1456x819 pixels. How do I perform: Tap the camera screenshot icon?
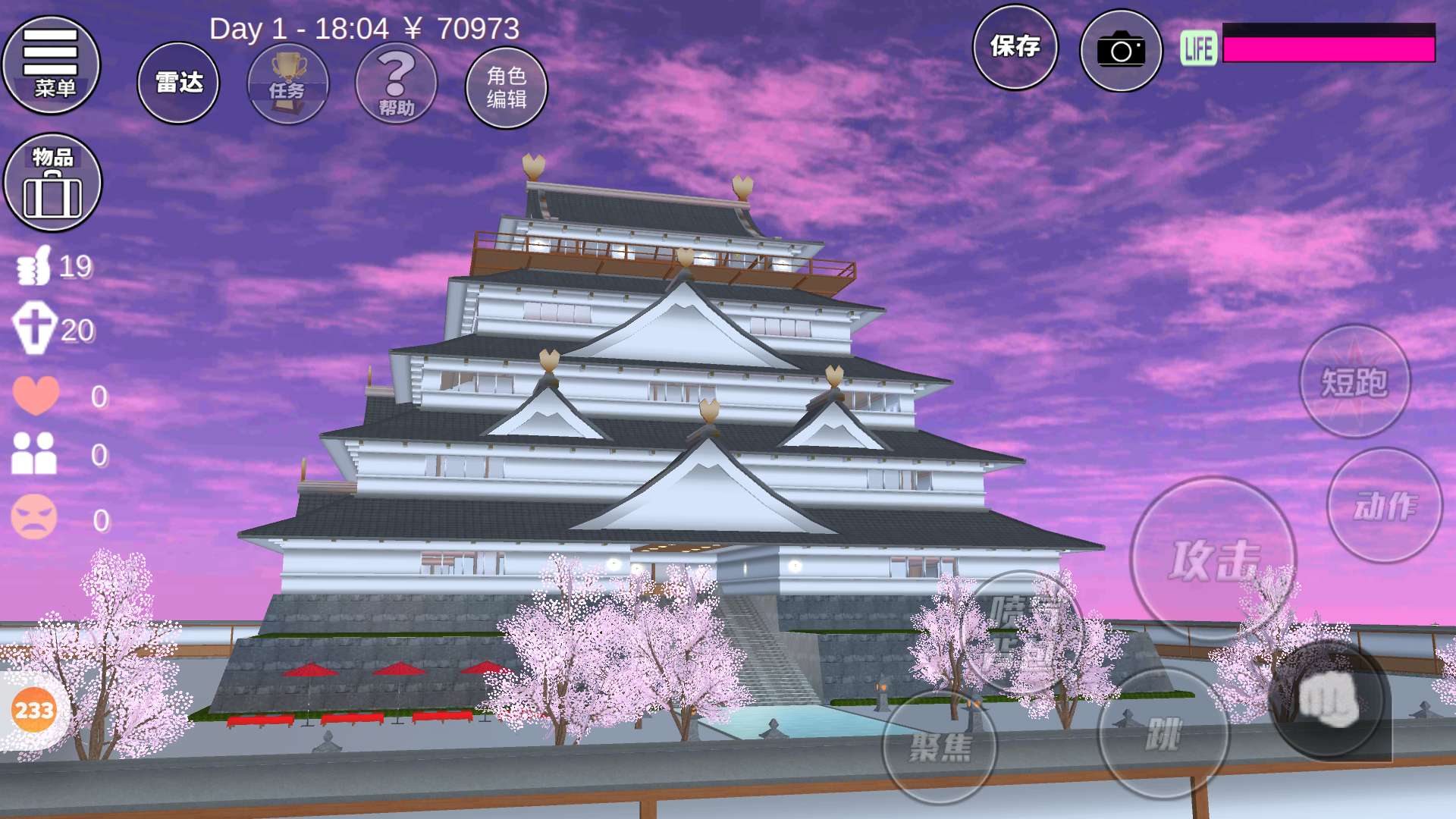pos(1120,50)
